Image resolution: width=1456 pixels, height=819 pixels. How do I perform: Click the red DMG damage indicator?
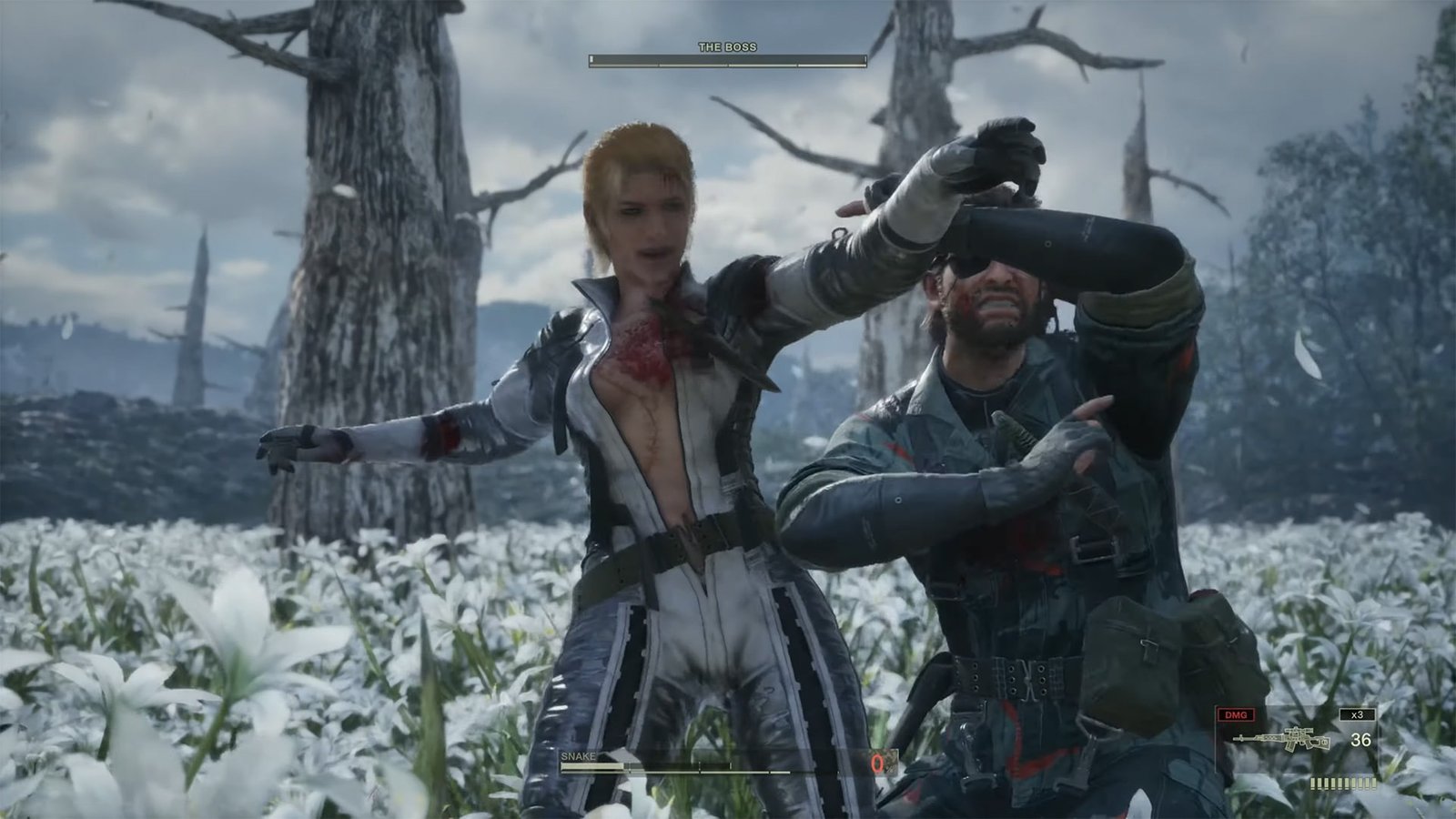pyautogui.click(x=1236, y=714)
